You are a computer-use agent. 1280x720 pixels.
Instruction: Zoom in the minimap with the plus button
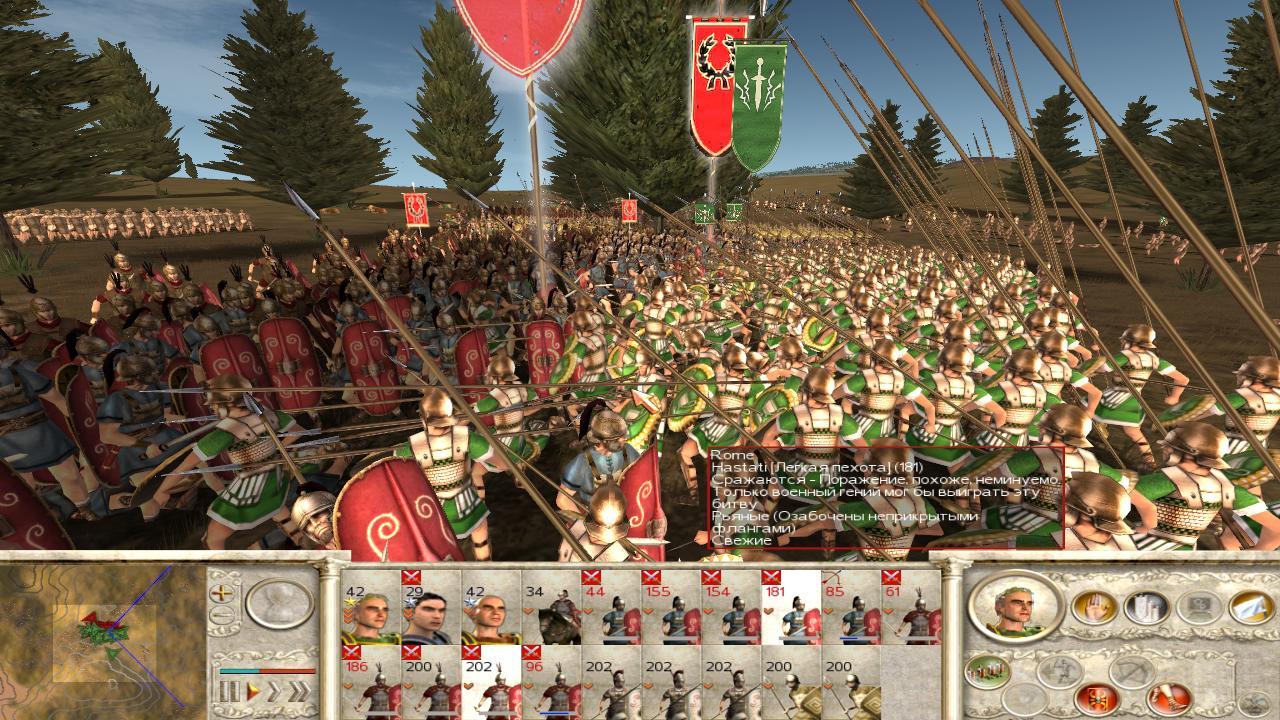tap(224, 593)
